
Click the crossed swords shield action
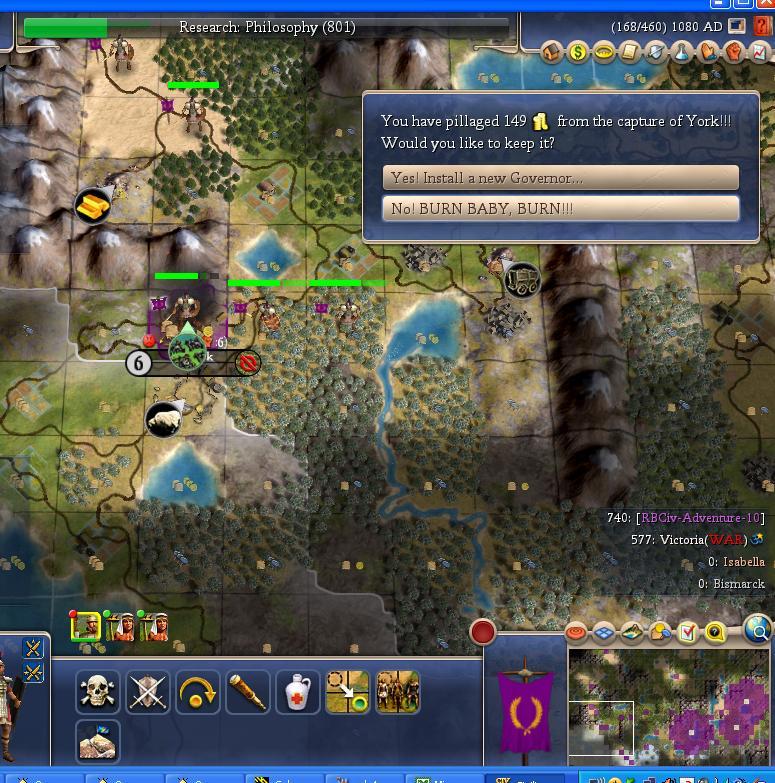click(x=148, y=692)
